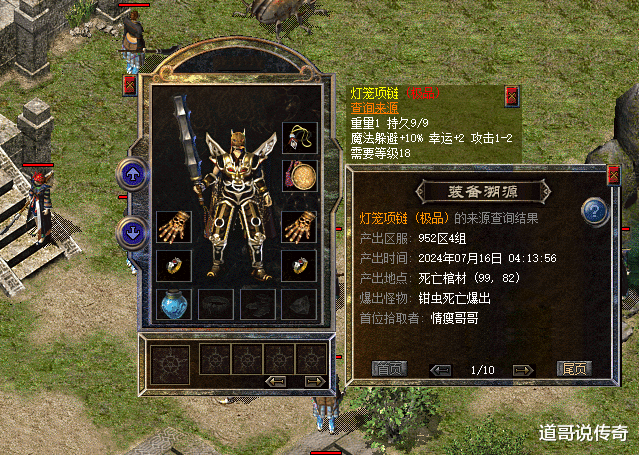
Task: Close the character equipment panel
Action: pyautogui.click(x=129, y=86)
